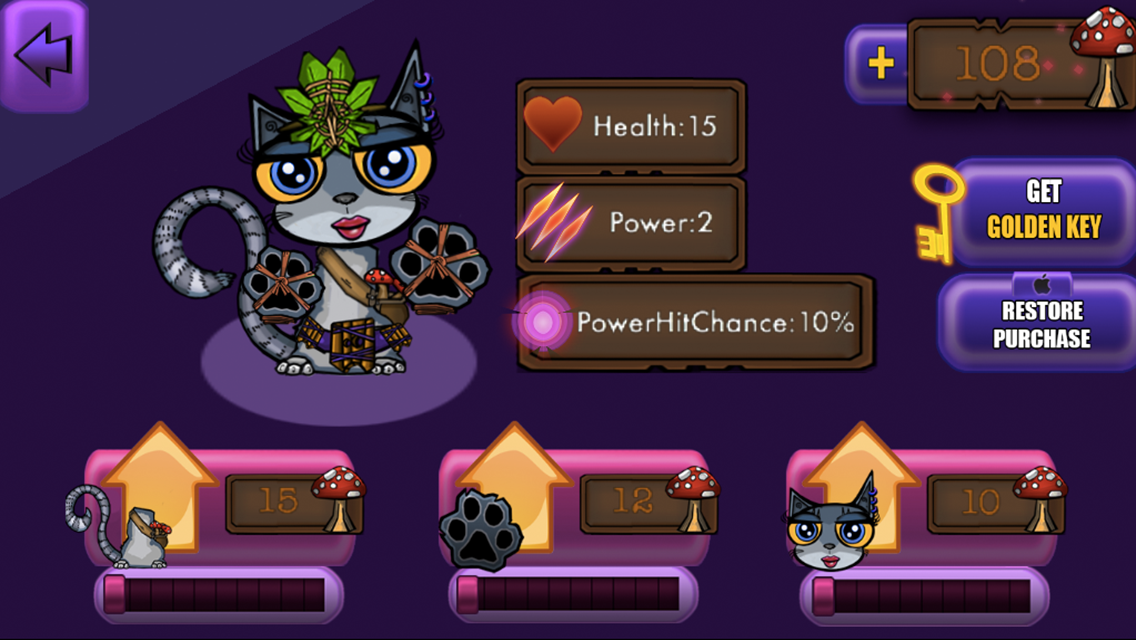Get the Golden Key
The image size is (1136, 640).
pyautogui.click(x=1040, y=211)
